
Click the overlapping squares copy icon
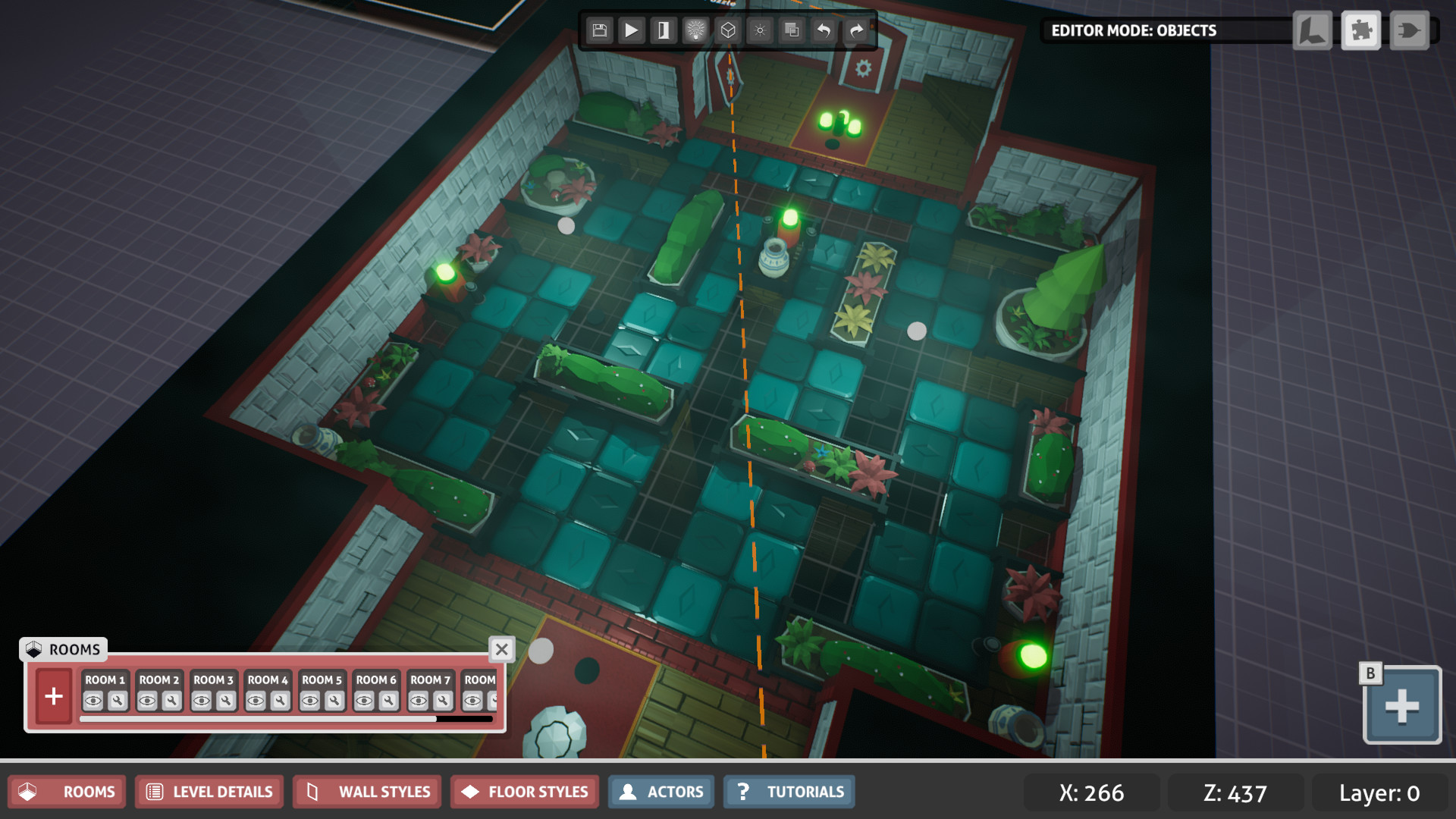[792, 30]
